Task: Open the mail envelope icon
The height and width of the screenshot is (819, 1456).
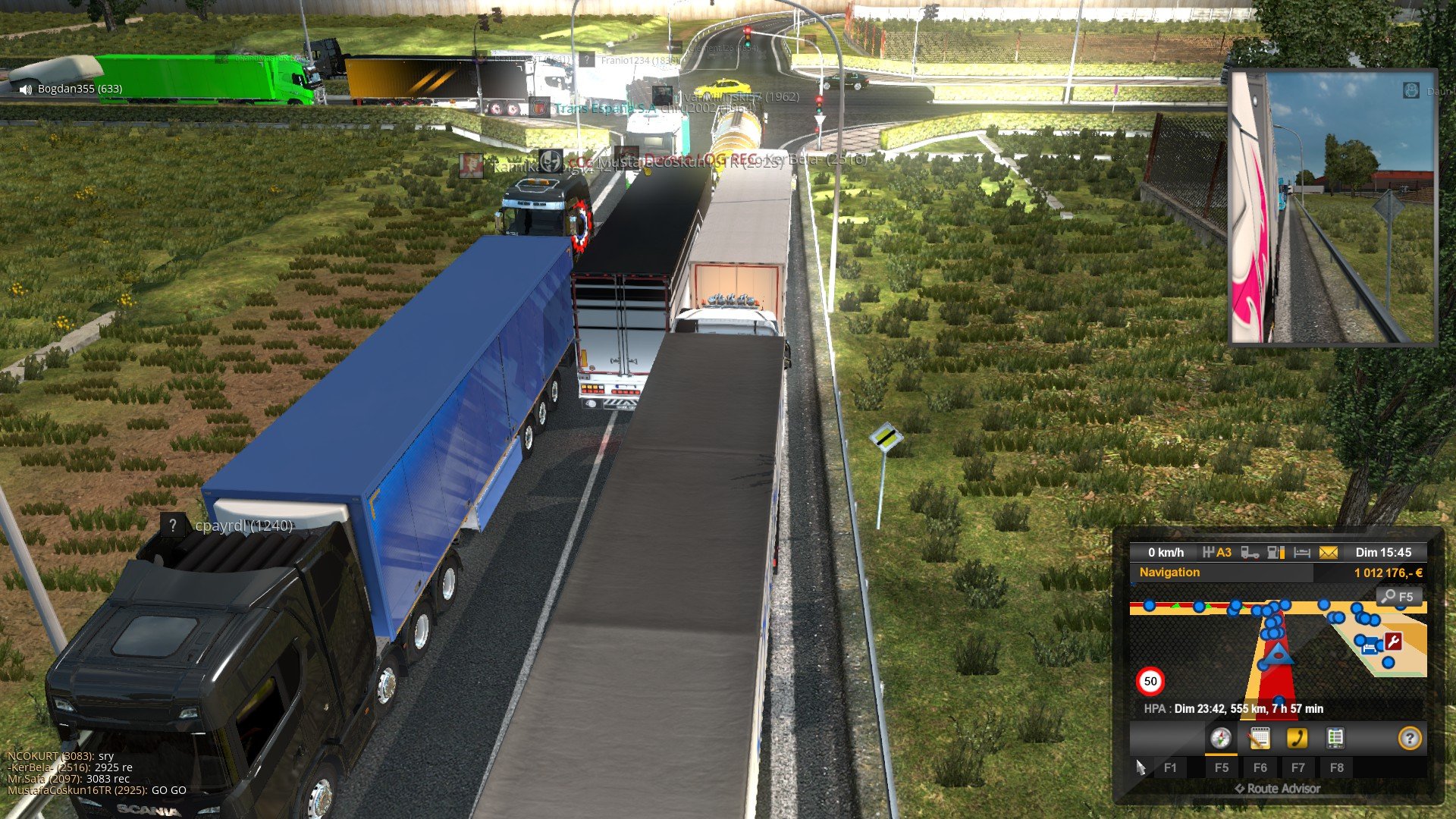Action: coord(1328,553)
